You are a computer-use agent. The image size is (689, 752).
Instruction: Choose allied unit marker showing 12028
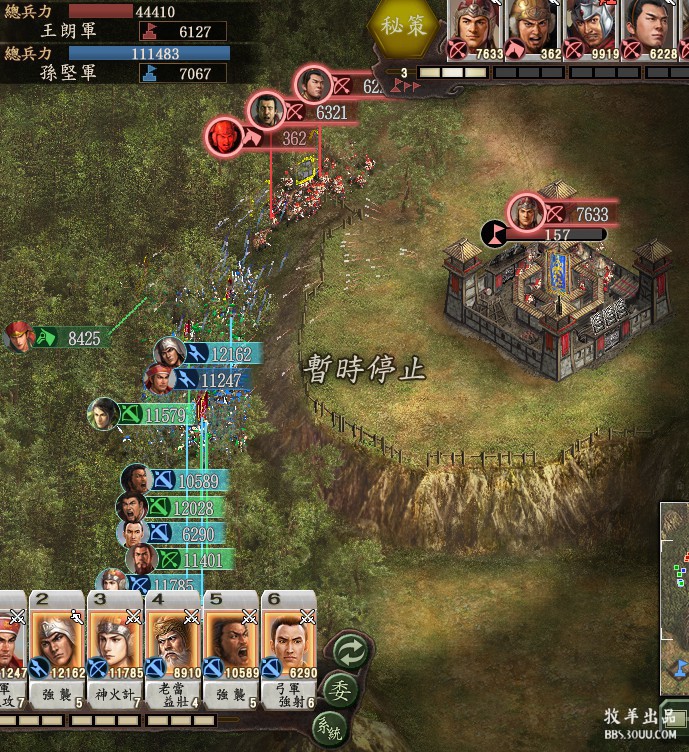(133, 508)
